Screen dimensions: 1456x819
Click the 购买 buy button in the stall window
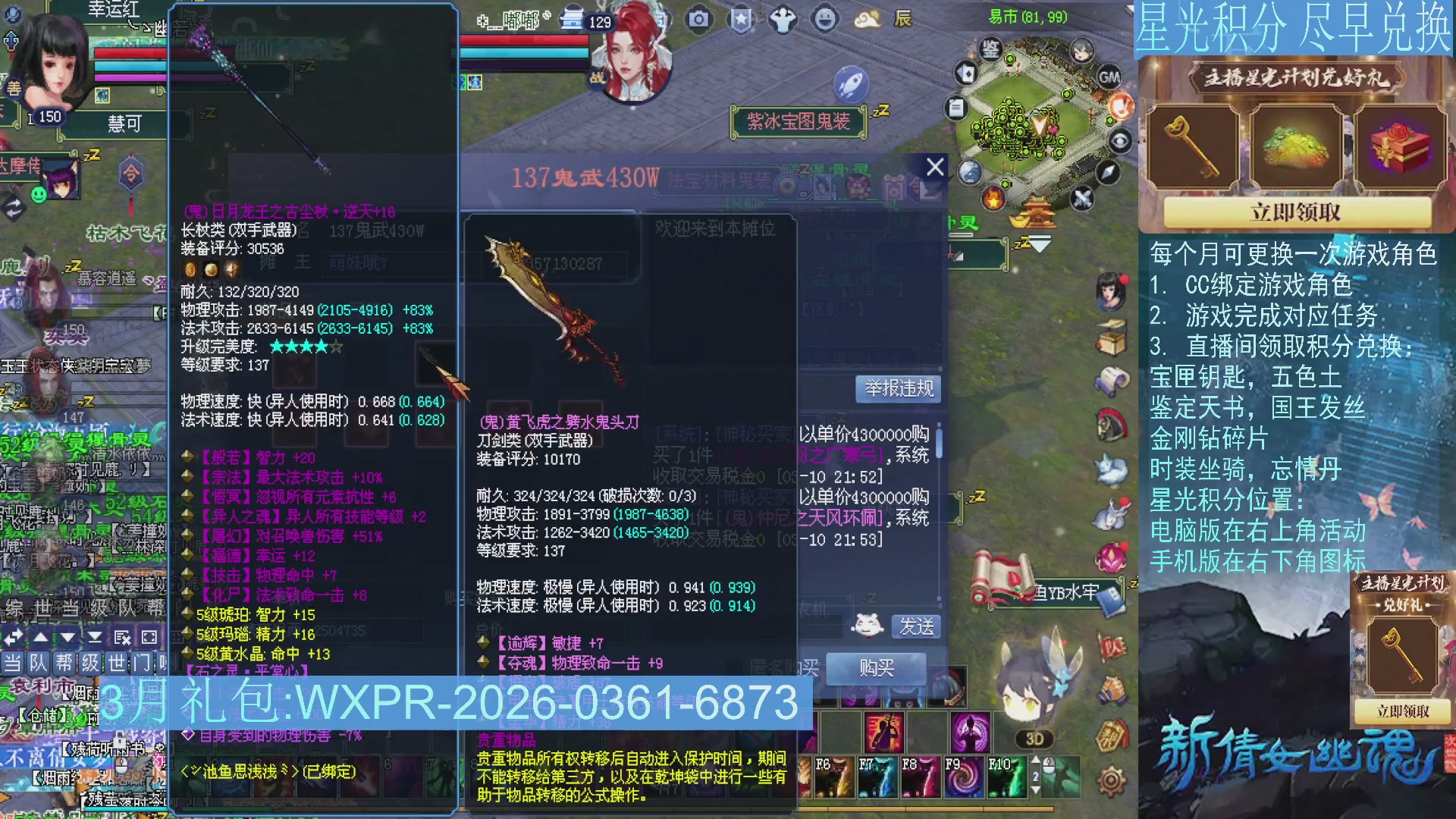point(877,669)
